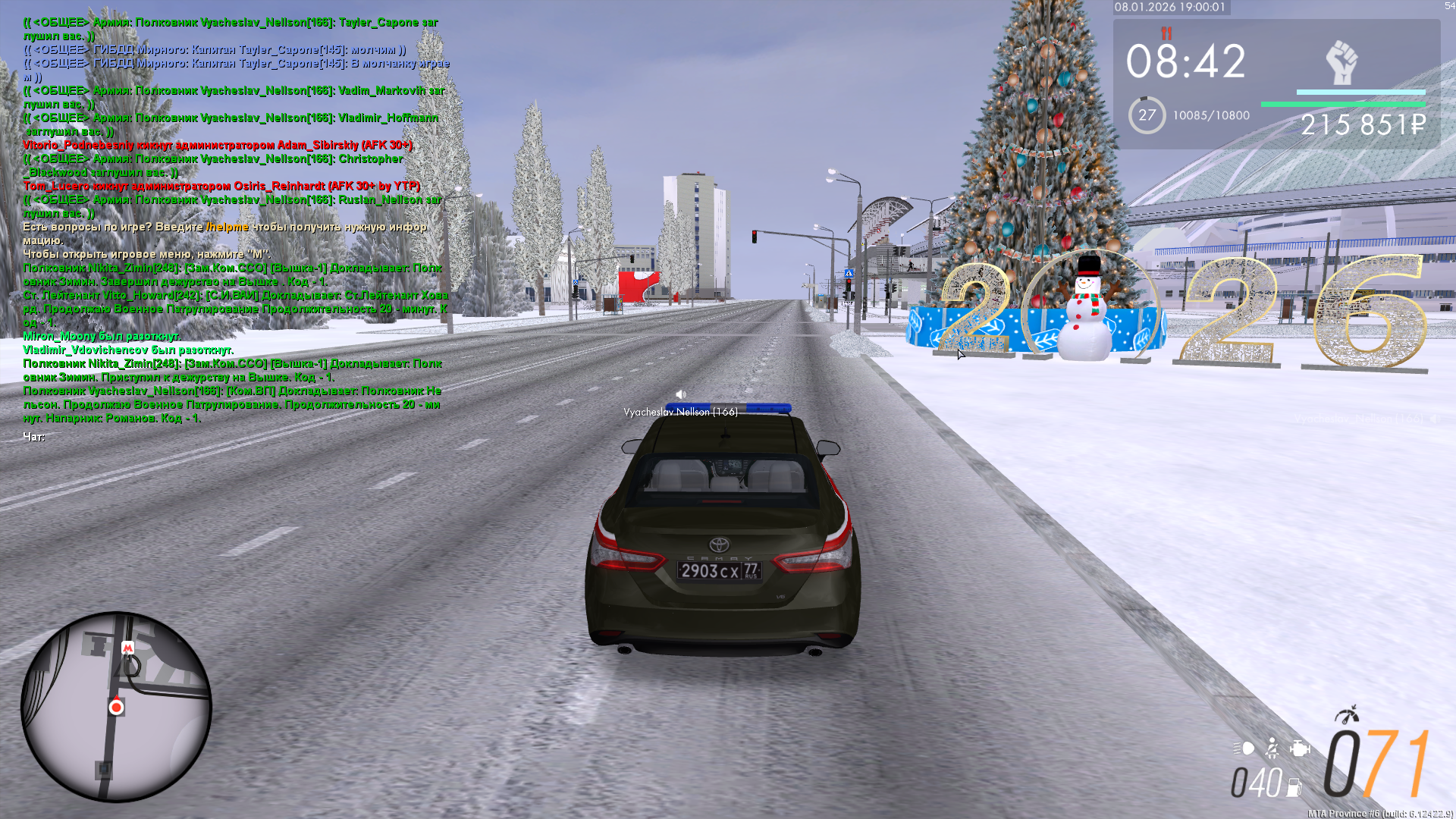
Task: Click the speaker icon above the car
Action: point(681,394)
